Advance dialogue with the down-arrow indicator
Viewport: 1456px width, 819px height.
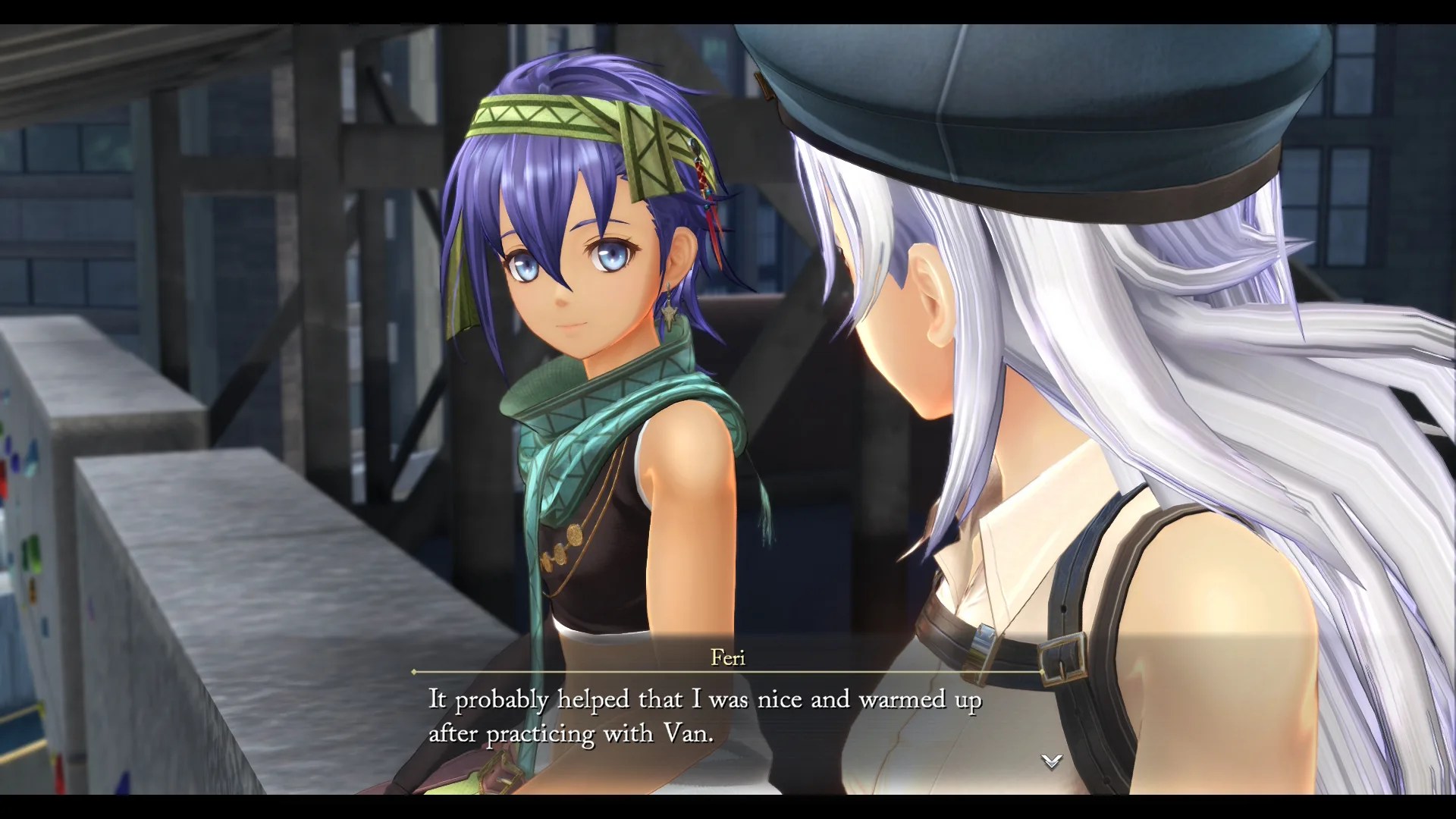(x=1051, y=761)
